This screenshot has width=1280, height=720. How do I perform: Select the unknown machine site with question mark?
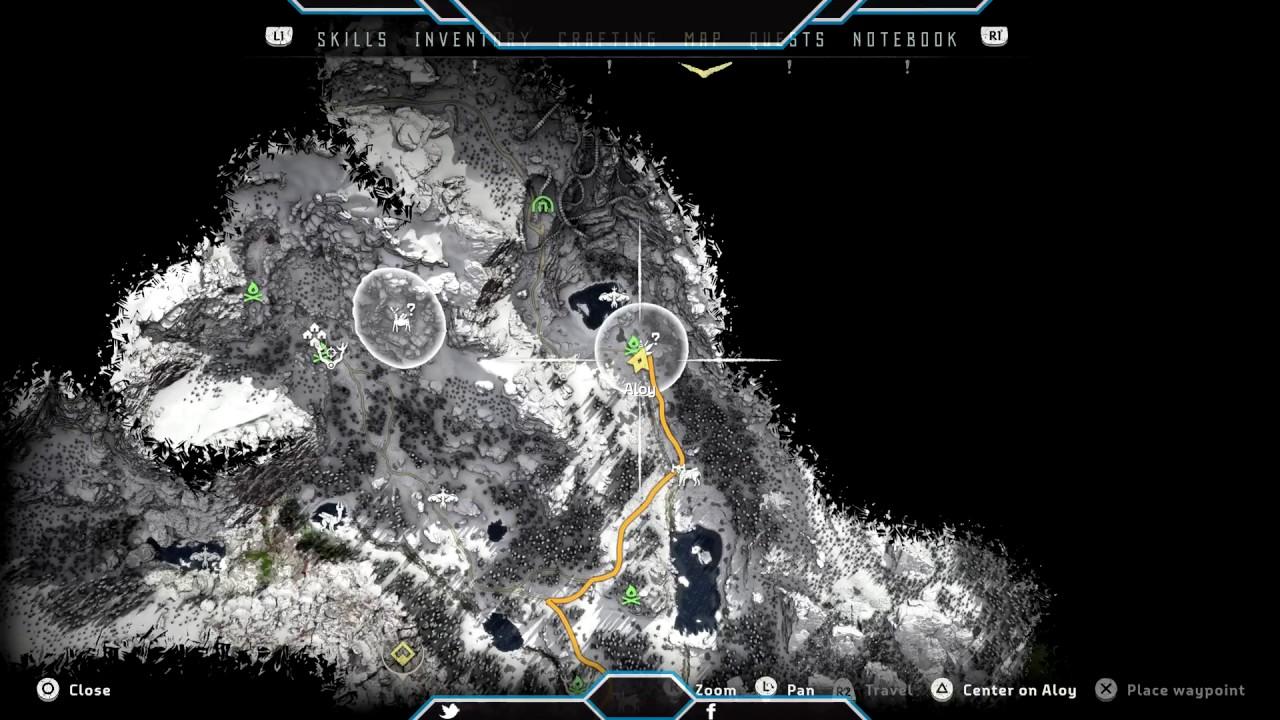[x=402, y=317]
